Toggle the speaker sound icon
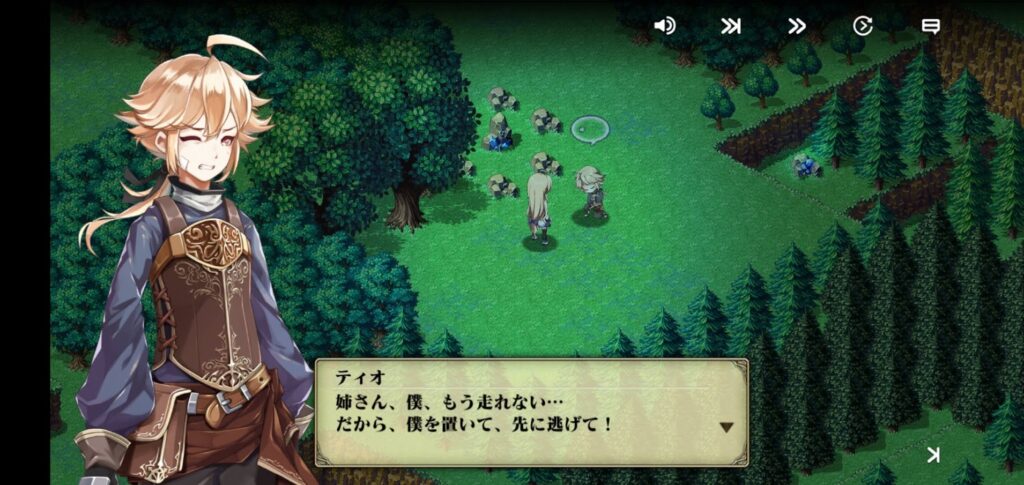Viewport: 1024px width, 485px height. coord(664,26)
